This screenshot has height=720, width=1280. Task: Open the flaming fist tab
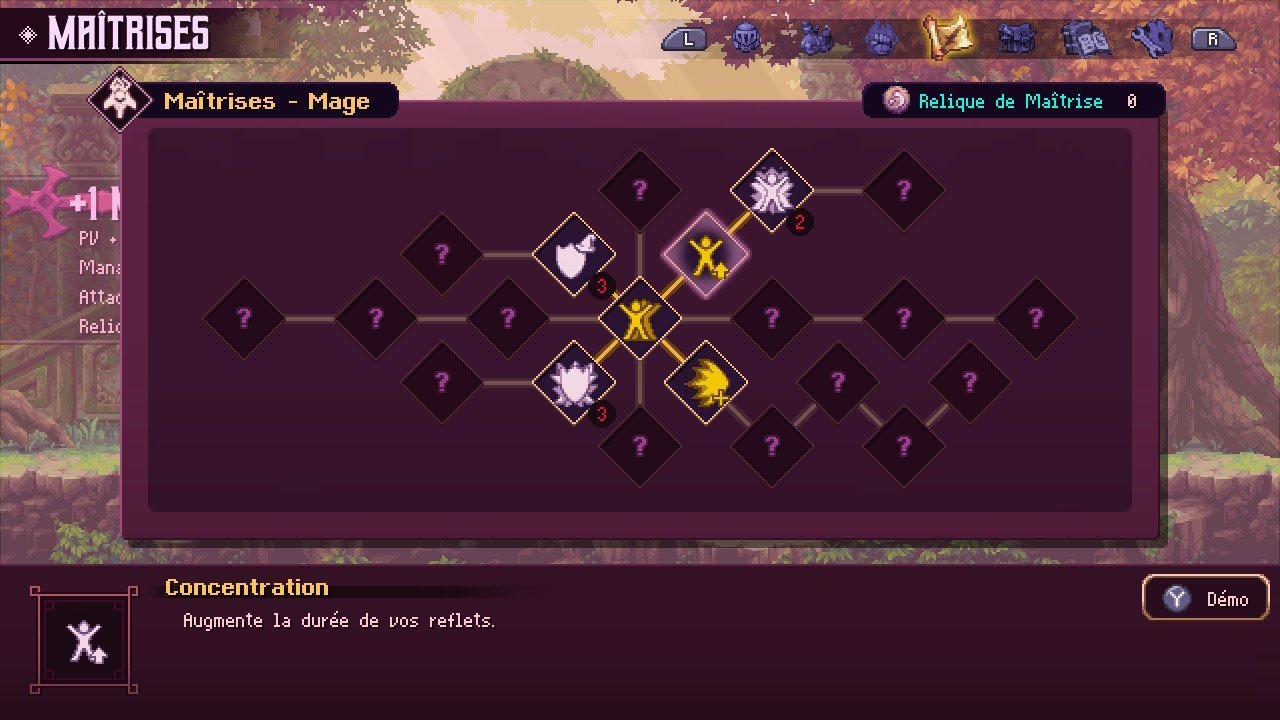[x=881, y=39]
